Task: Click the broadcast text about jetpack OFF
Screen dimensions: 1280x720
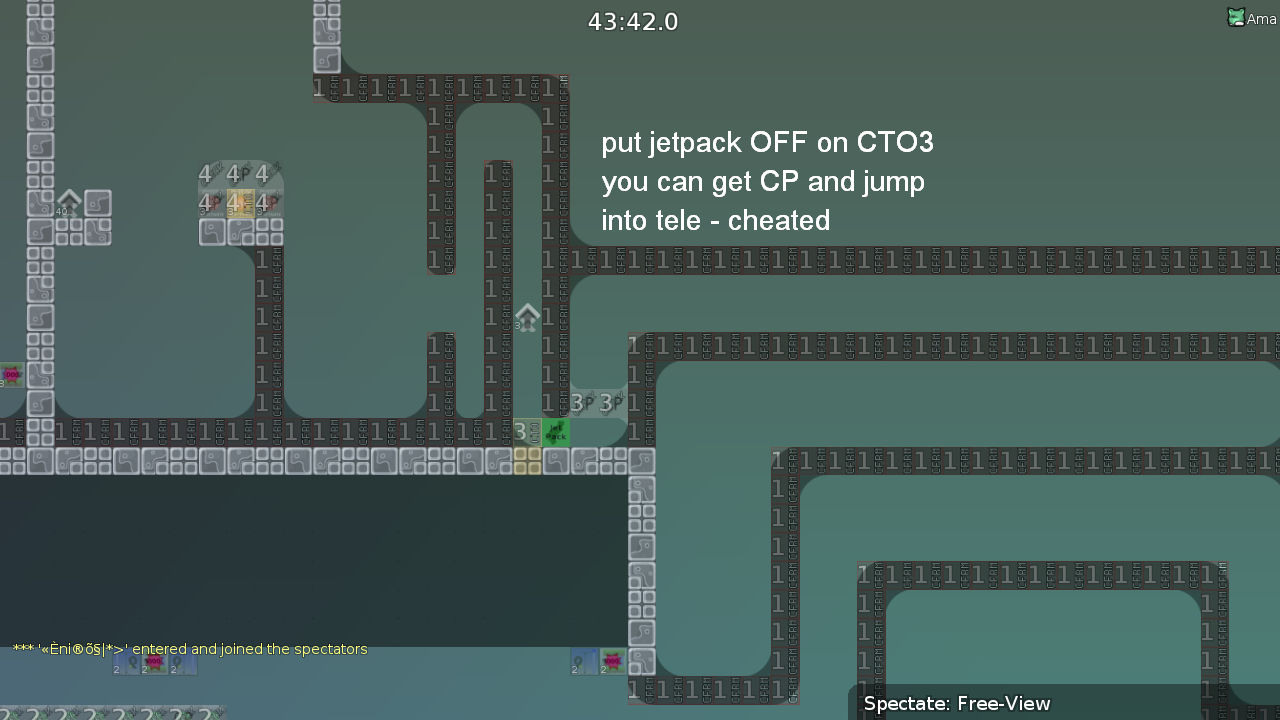Action: 767,142
